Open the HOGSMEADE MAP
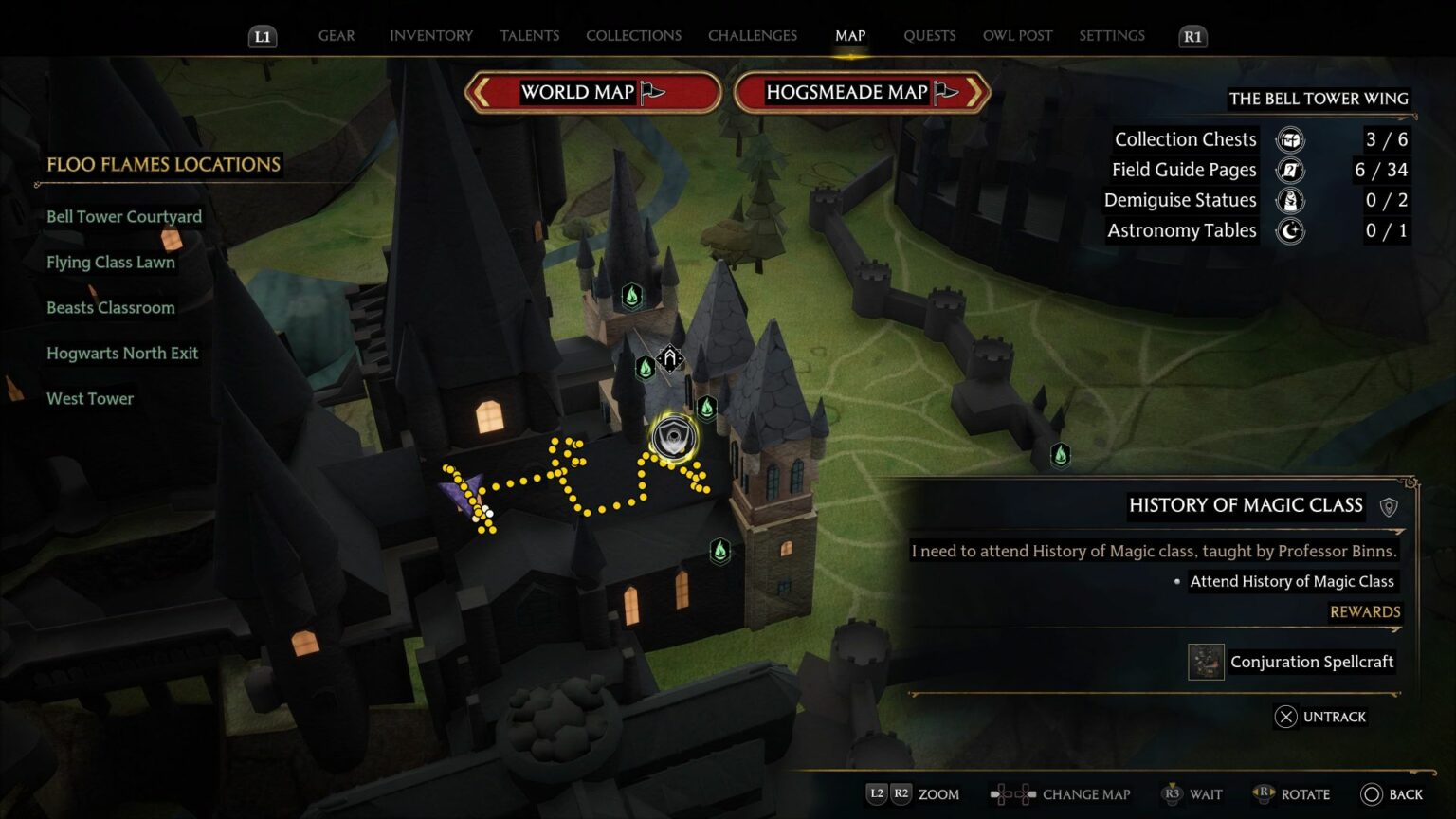 pyautogui.click(x=851, y=92)
